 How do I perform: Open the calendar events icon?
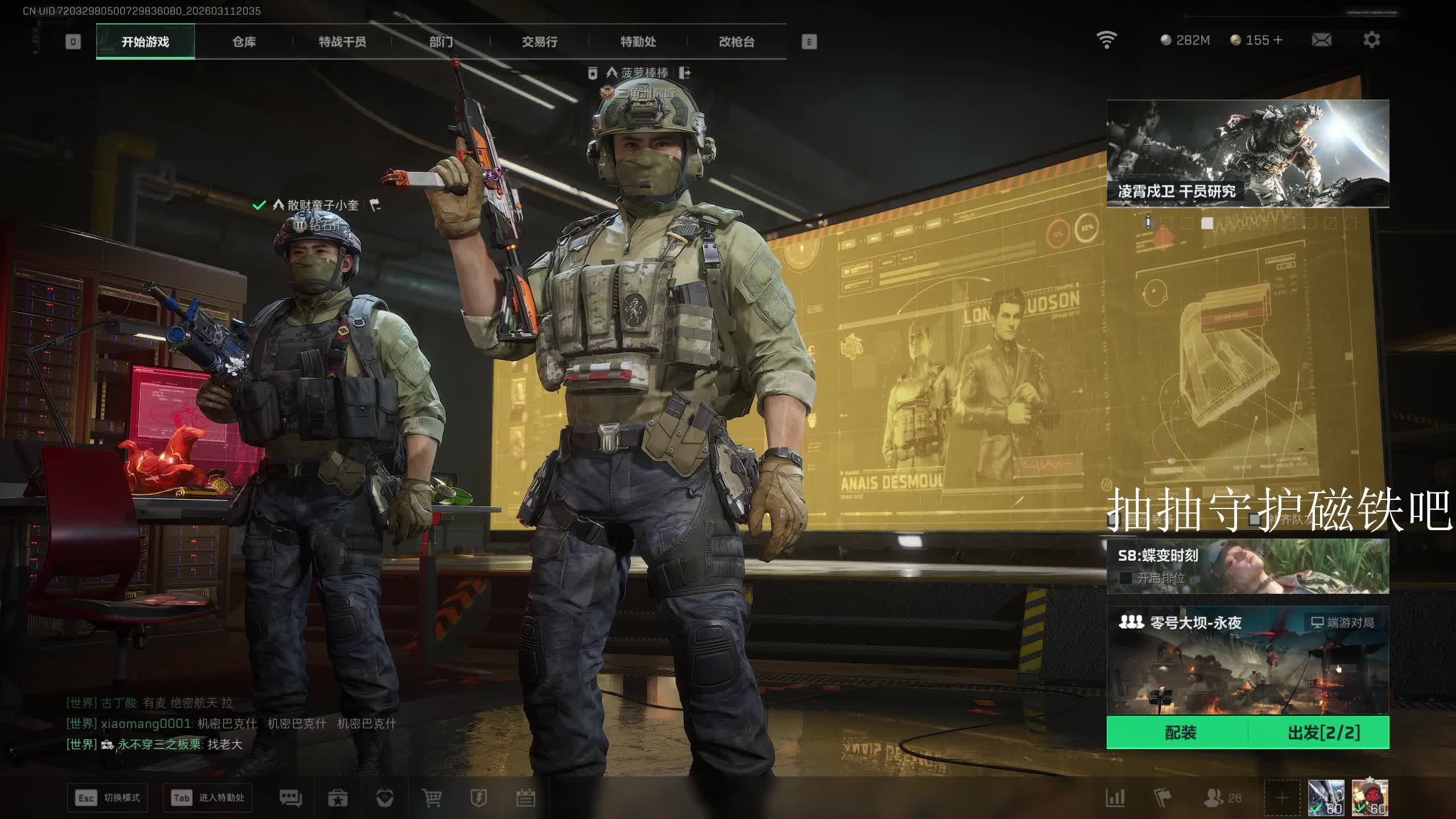tap(526, 798)
